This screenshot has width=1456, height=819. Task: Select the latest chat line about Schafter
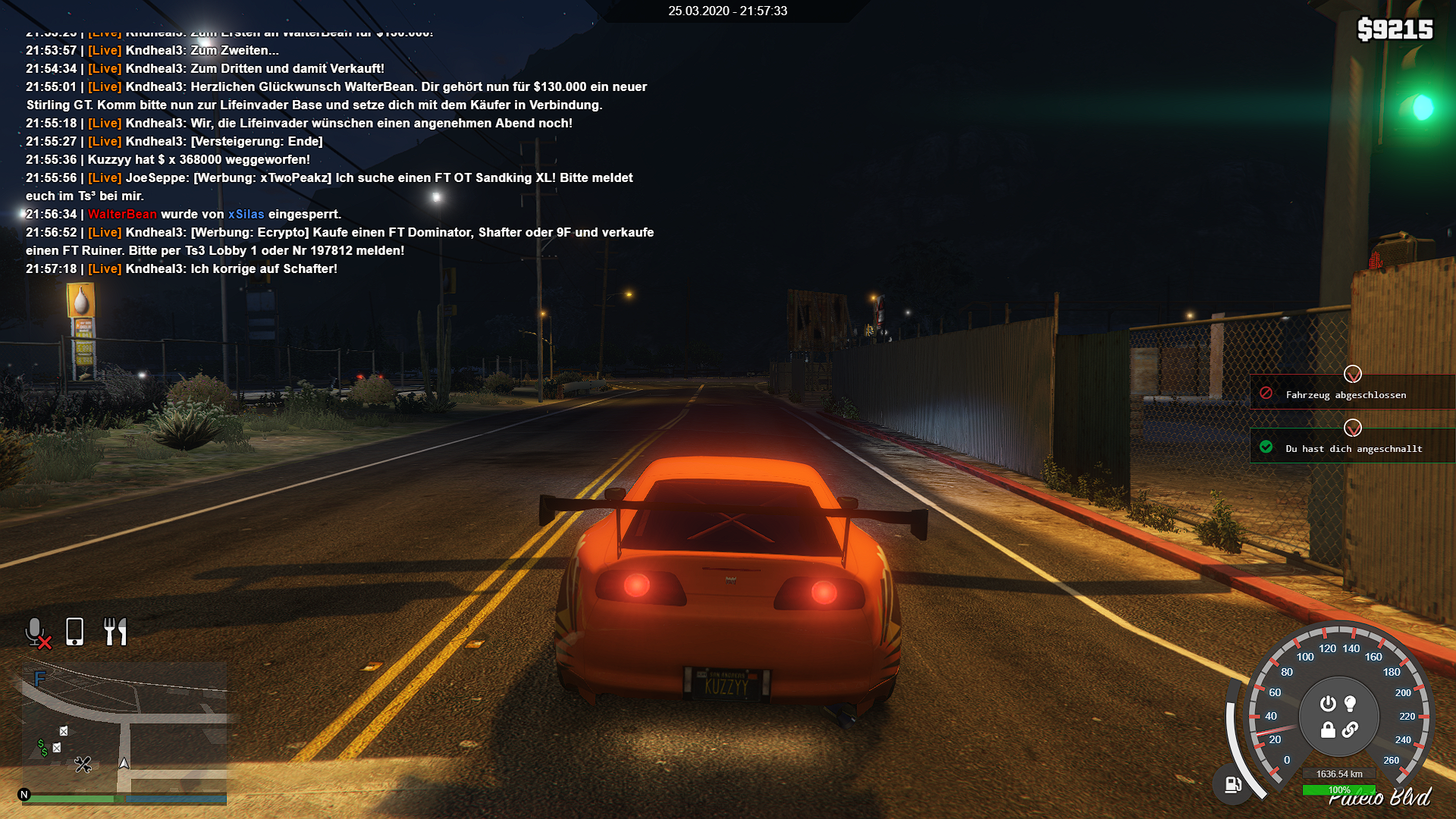click(182, 269)
